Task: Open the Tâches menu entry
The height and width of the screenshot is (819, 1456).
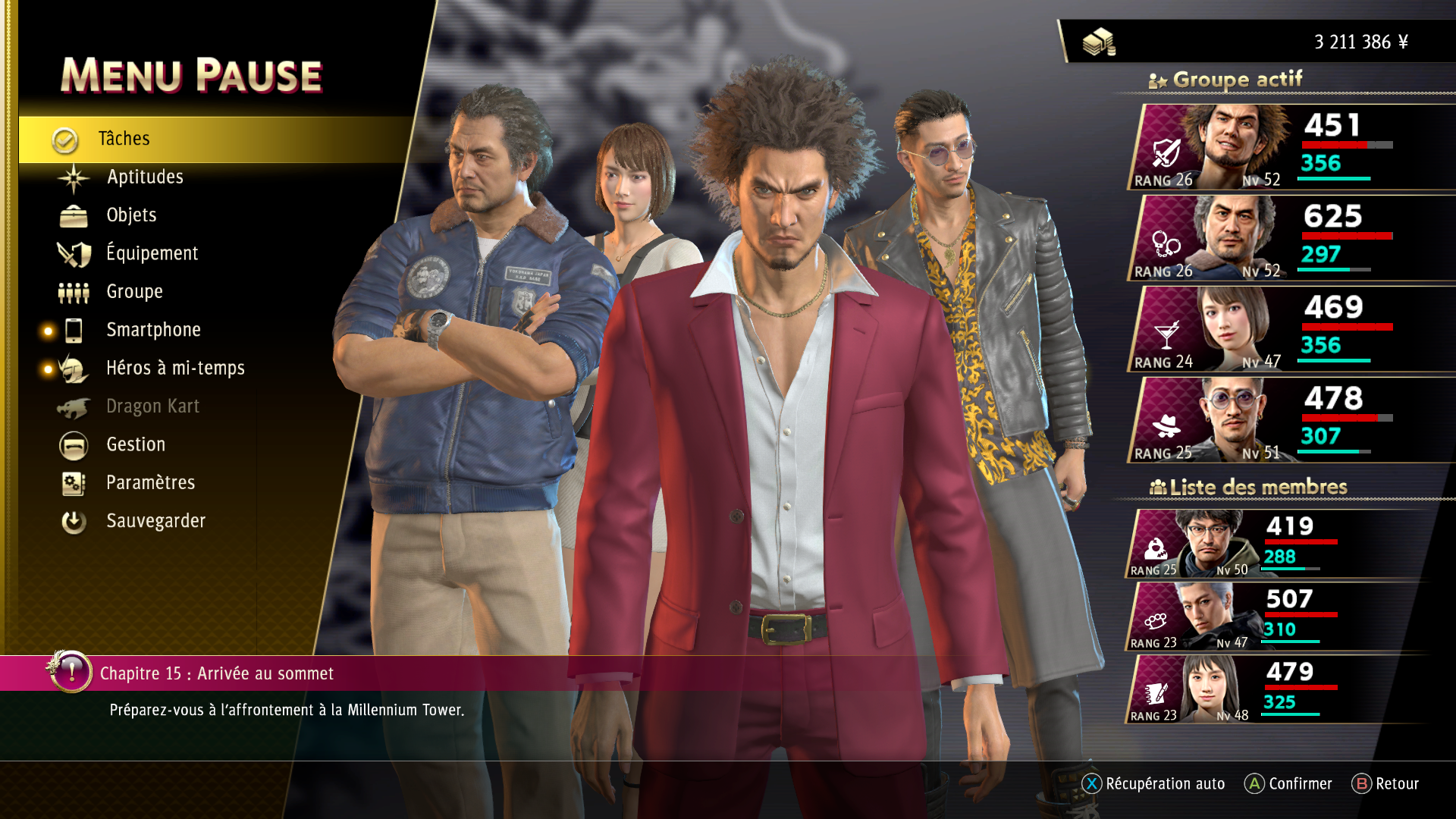Action: click(124, 139)
